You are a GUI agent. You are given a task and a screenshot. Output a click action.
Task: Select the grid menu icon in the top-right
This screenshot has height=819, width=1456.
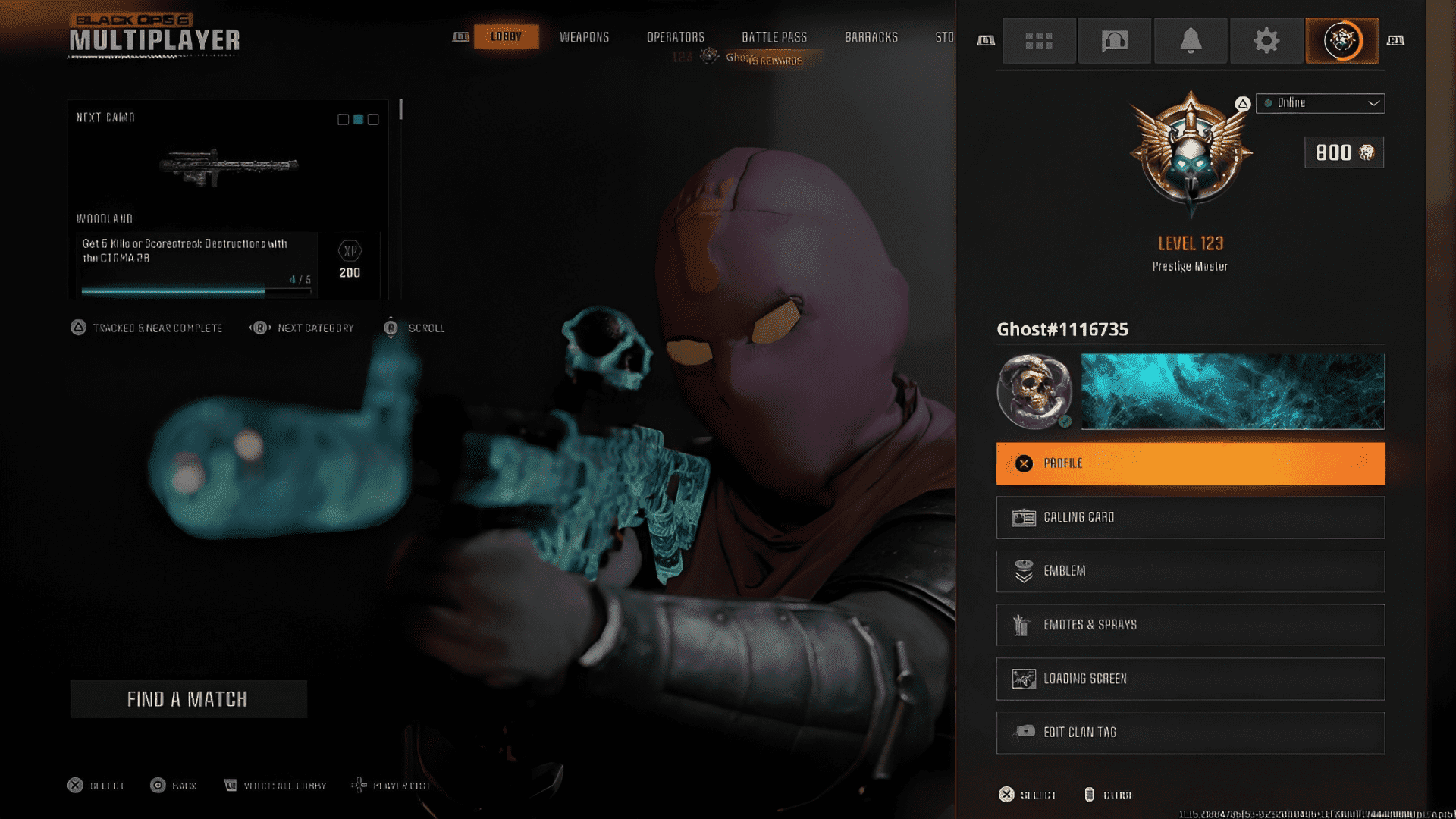tap(1039, 41)
